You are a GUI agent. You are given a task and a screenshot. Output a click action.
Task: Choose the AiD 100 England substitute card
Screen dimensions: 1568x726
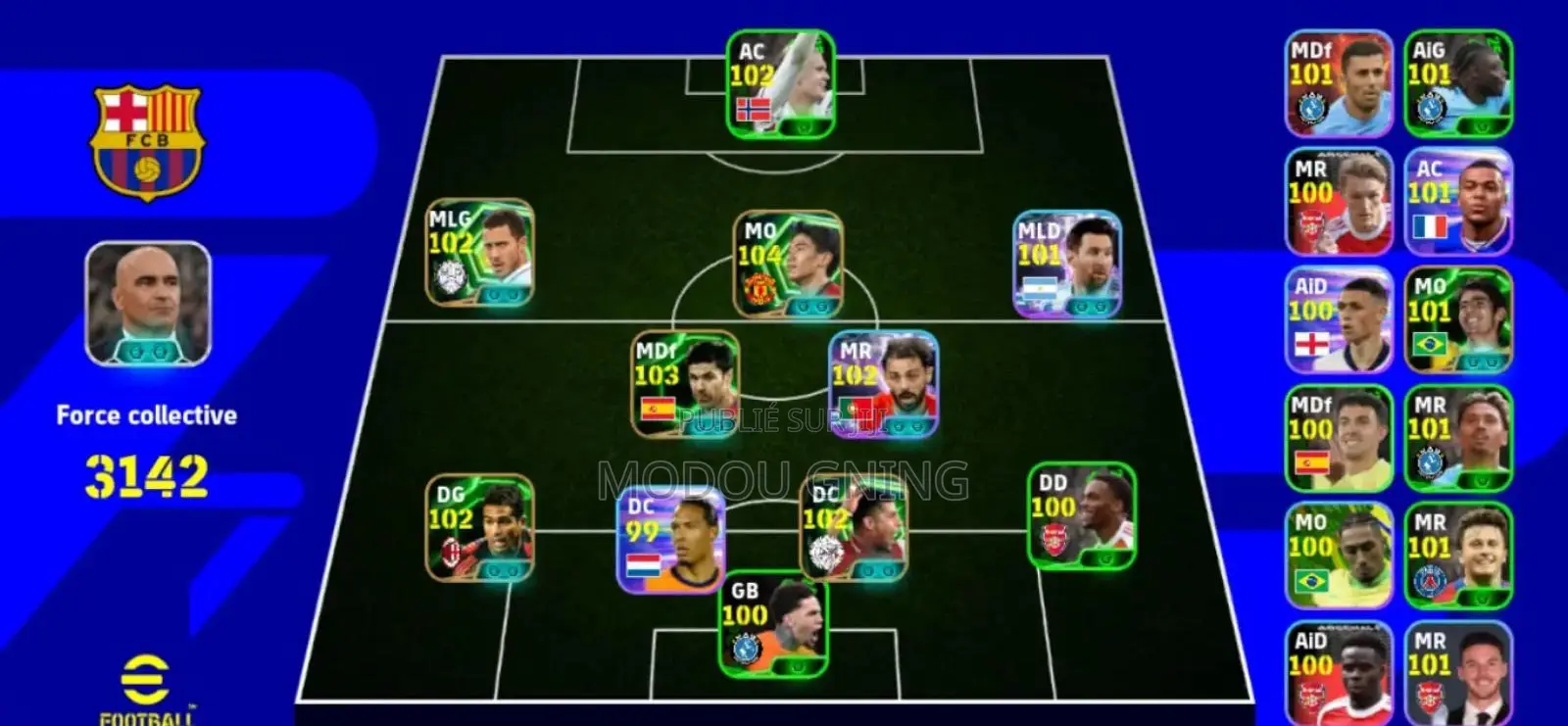1339,320
